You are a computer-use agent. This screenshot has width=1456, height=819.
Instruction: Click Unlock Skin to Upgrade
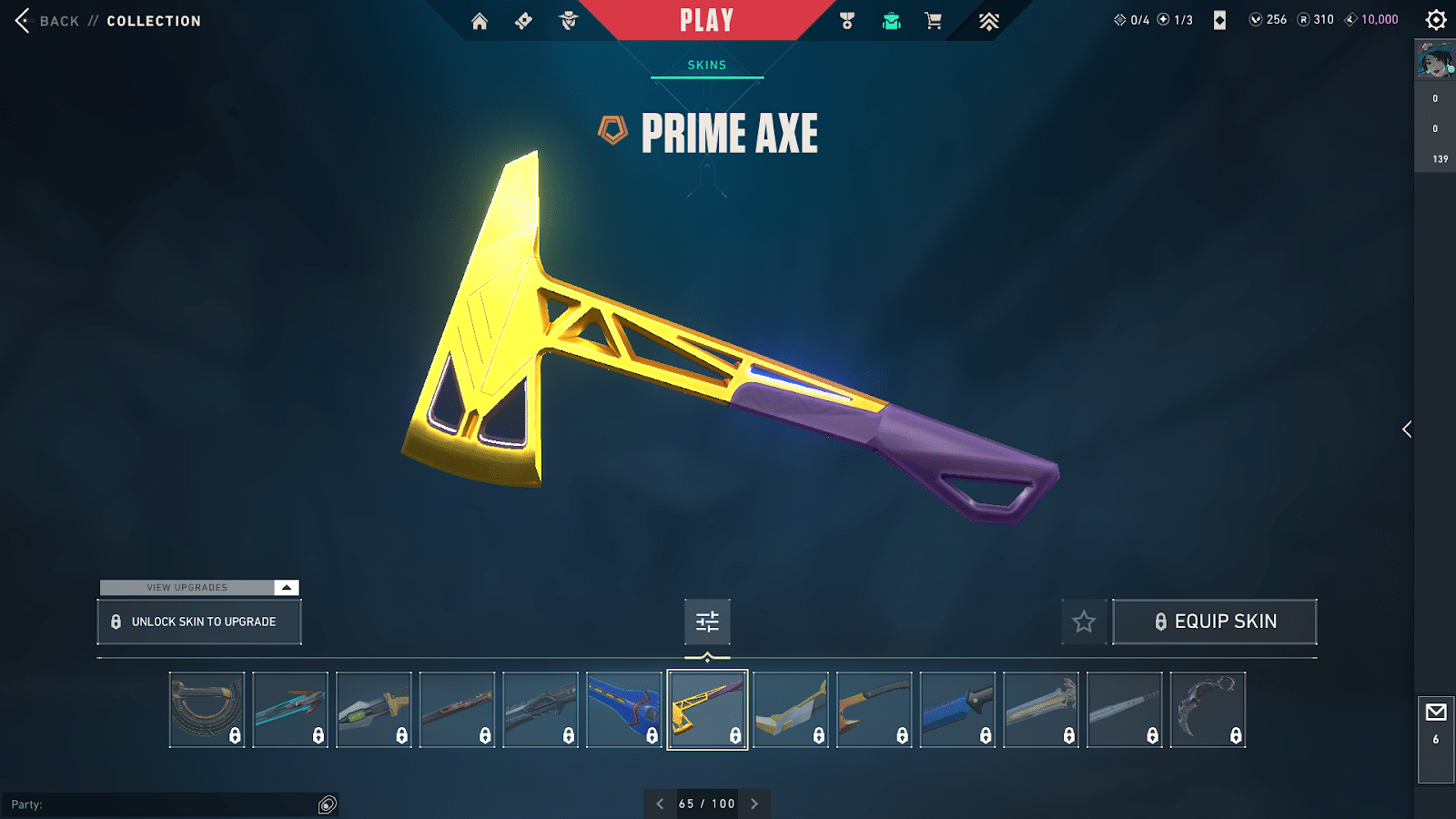click(199, 622)
